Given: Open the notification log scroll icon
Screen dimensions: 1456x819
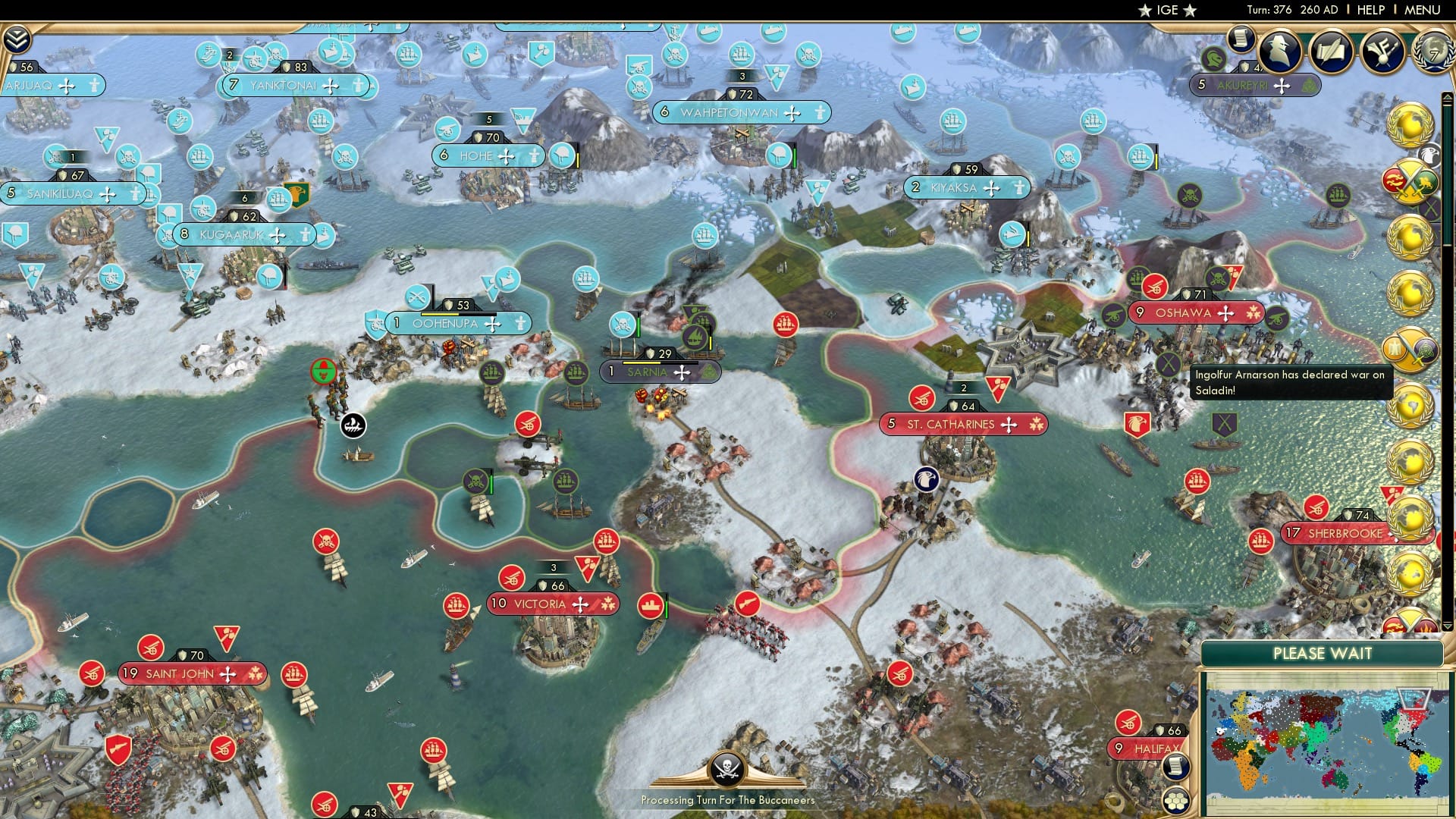Looking at the screenshot, I should click(1242, 39).
